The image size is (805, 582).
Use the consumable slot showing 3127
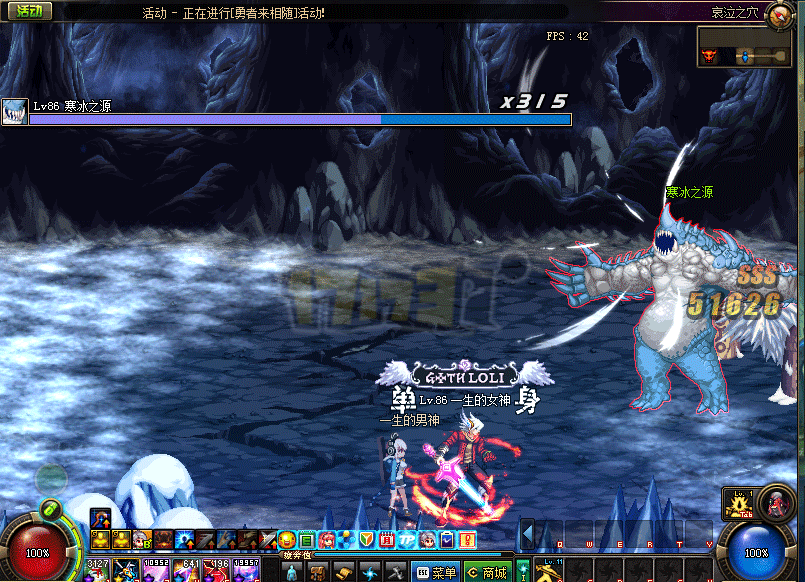coord(98,571)
